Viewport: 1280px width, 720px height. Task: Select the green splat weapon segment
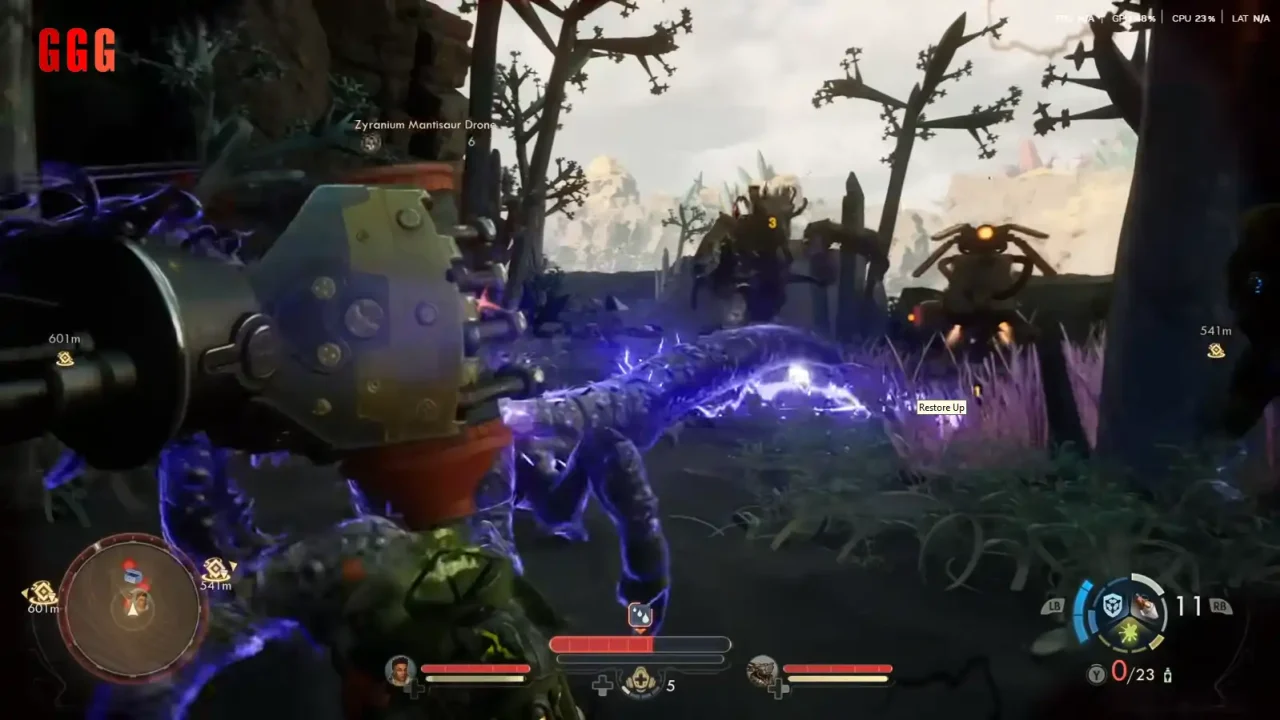(1130, 632)
